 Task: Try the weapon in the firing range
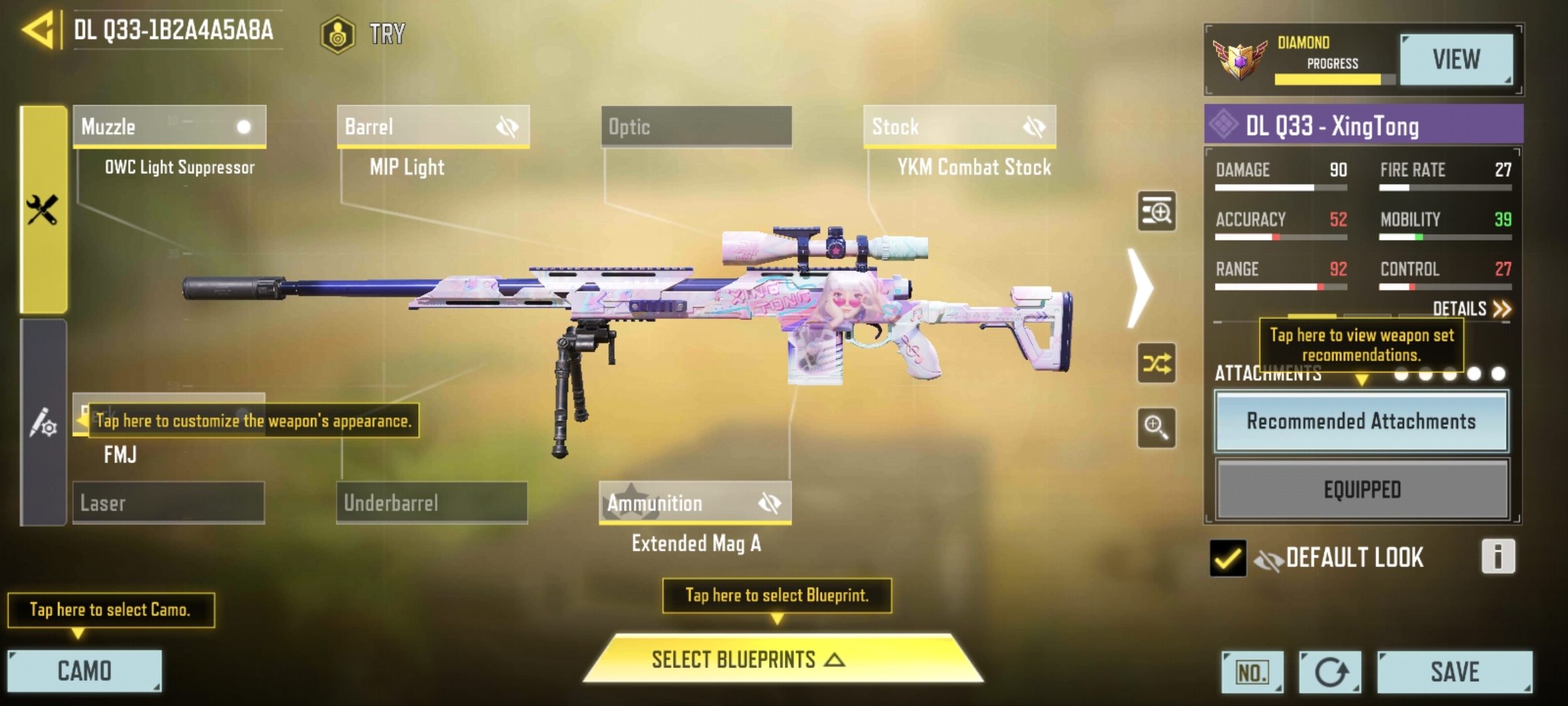(363, 33)
